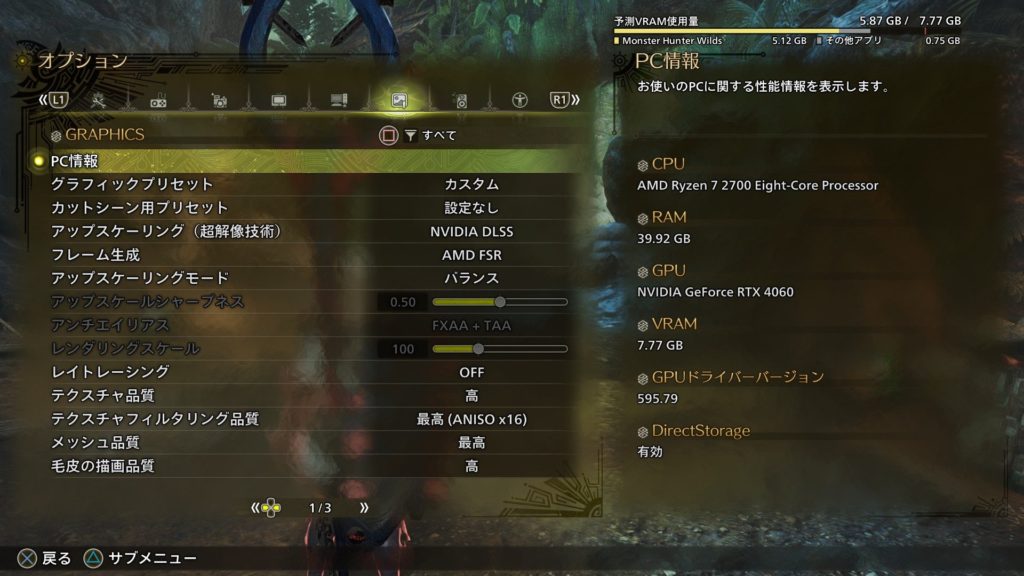Image resolution: width=1024 pixels, height=576 pixels.
Task: Open the accessibility figure tab
Action: (520, 100)
